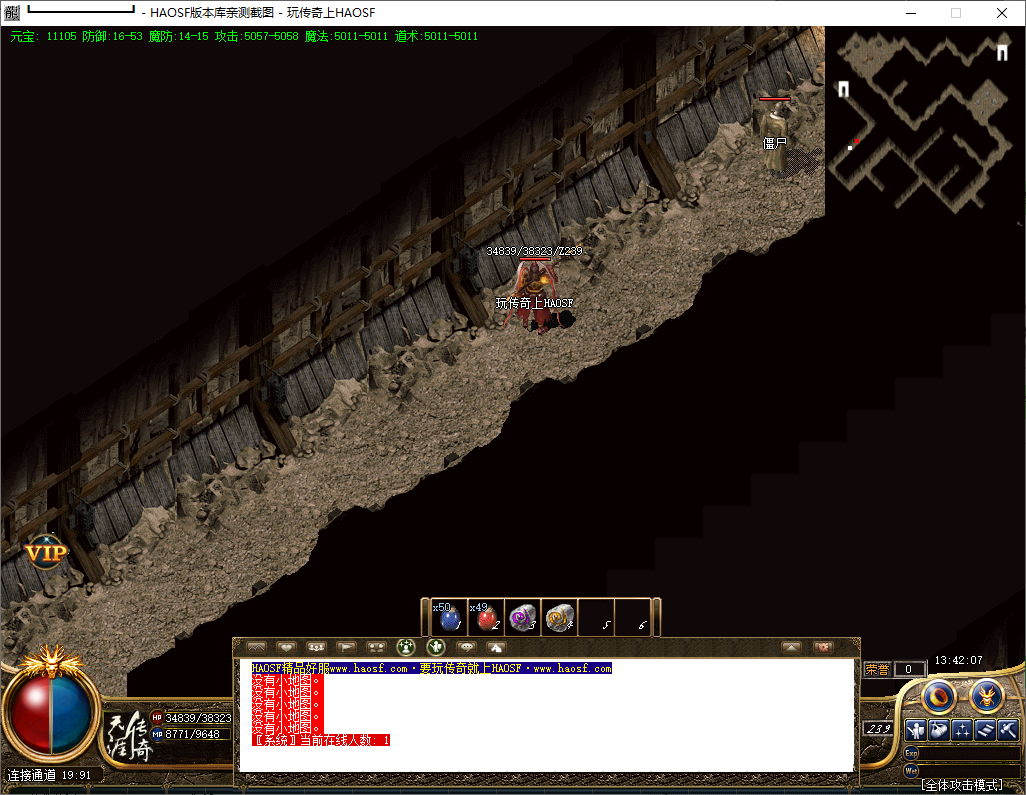Viewport: 1026px width, 795px height.
Task: Close the game window
Action: point(1002,13)
